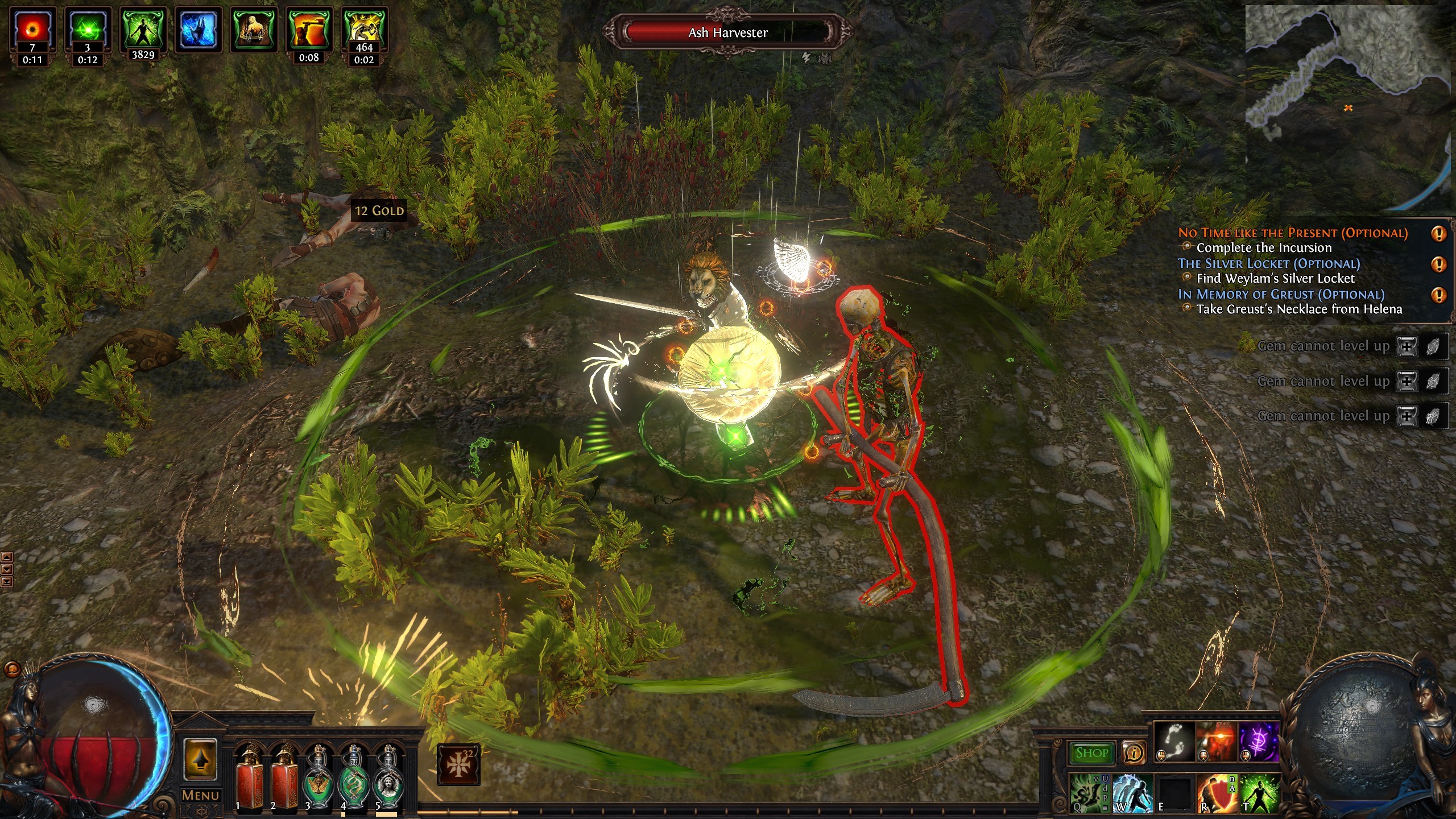Select the In Memory of Greust quest
The height and width of the screenshot is (819, 1456).
coord(1281,294)
